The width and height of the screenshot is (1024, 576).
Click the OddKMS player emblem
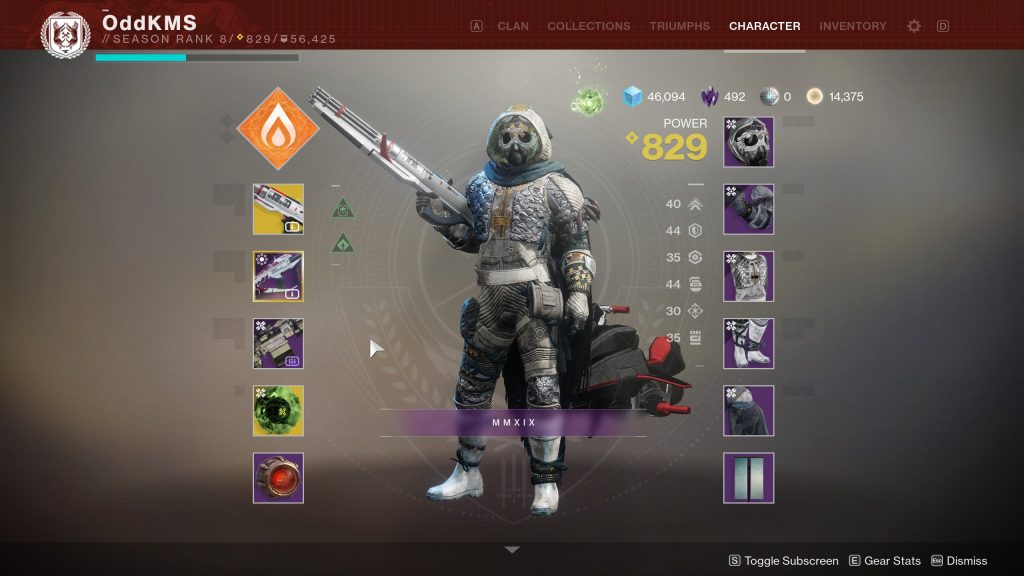pos(65,34)
